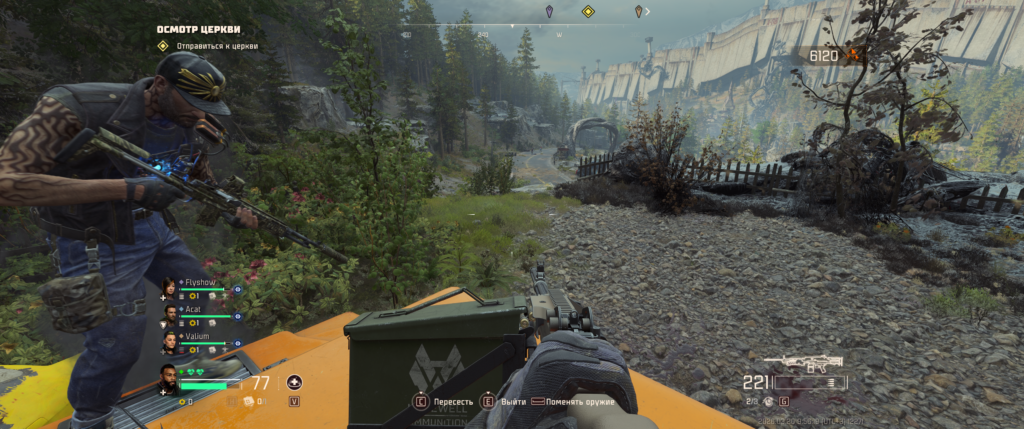The width and height of the screenshot is (1024, 429).
Task: Choose Valium's portrait in squad list
Action: (x=169, y=343)
